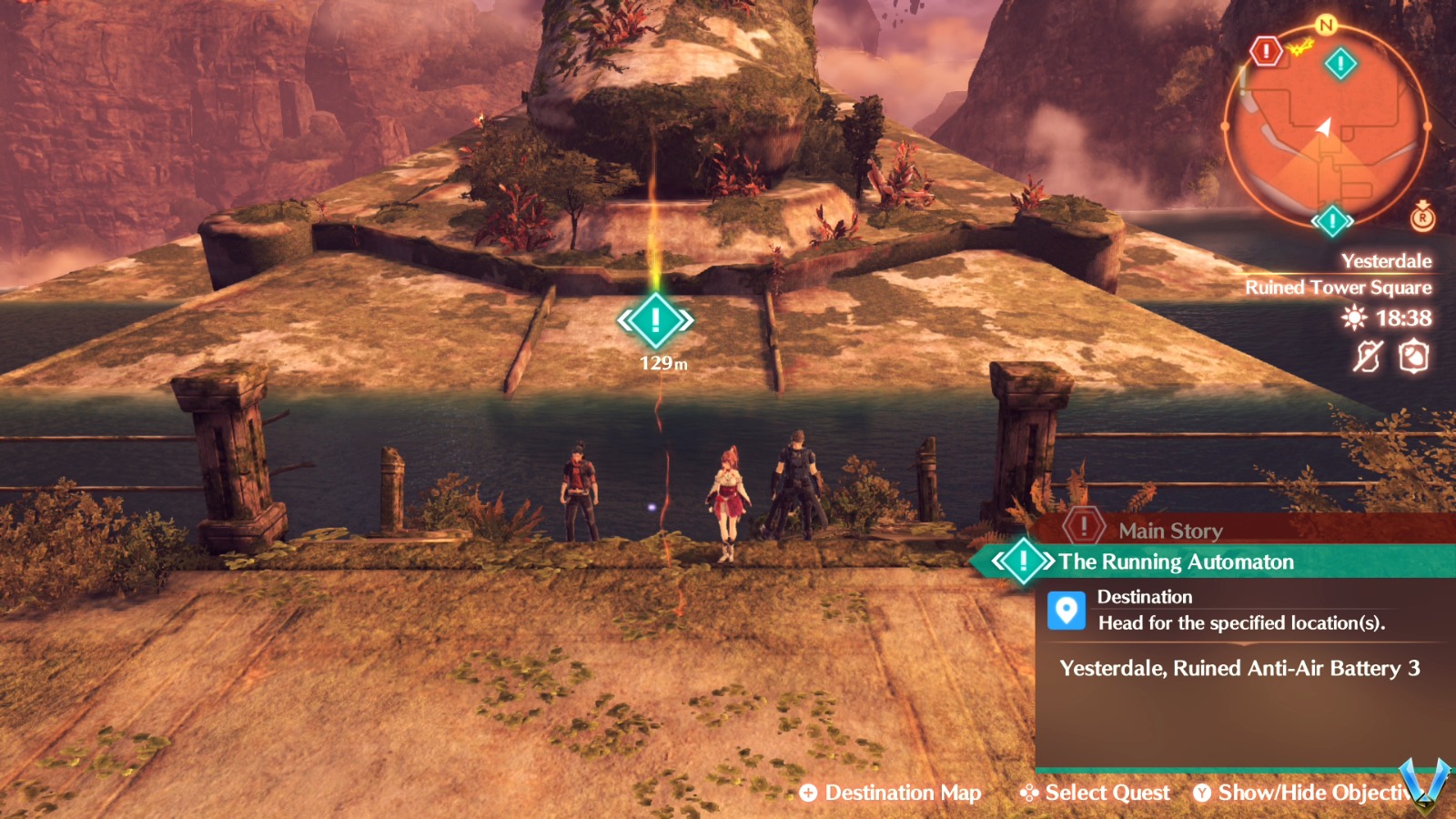Viewport: 1456px width, 819px height.
Task: Click the 129m quest waypoint marker in the world
Action: coord(657,320)
